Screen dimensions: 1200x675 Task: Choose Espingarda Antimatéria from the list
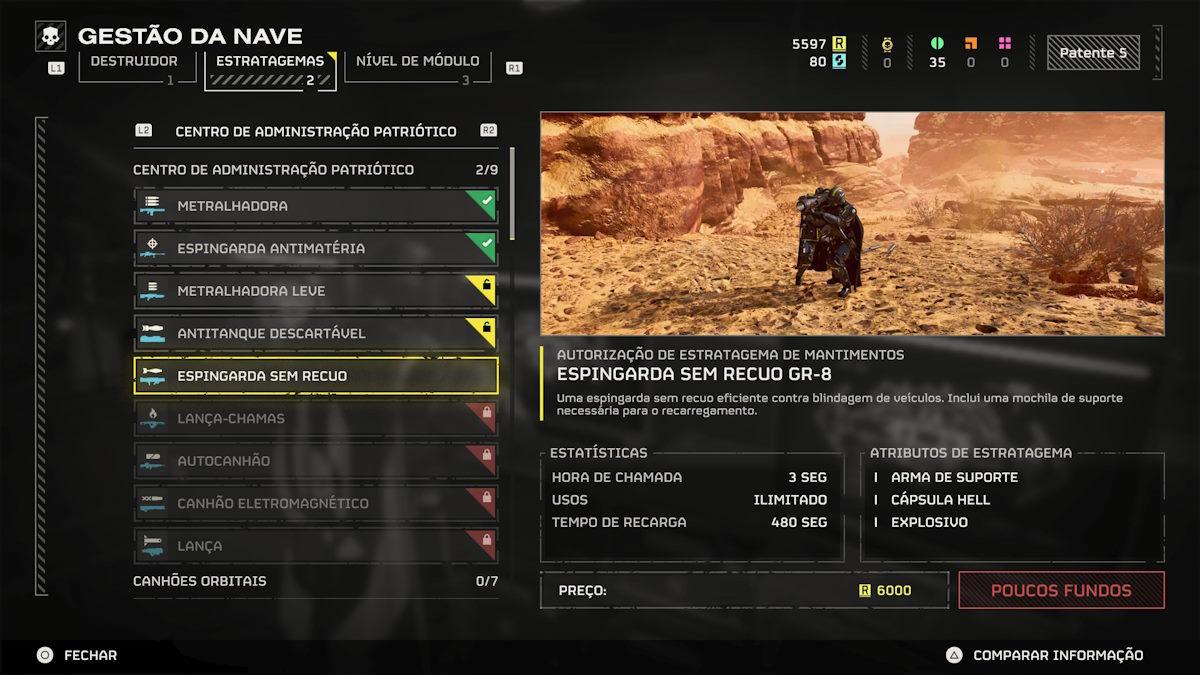click(315, 248)
